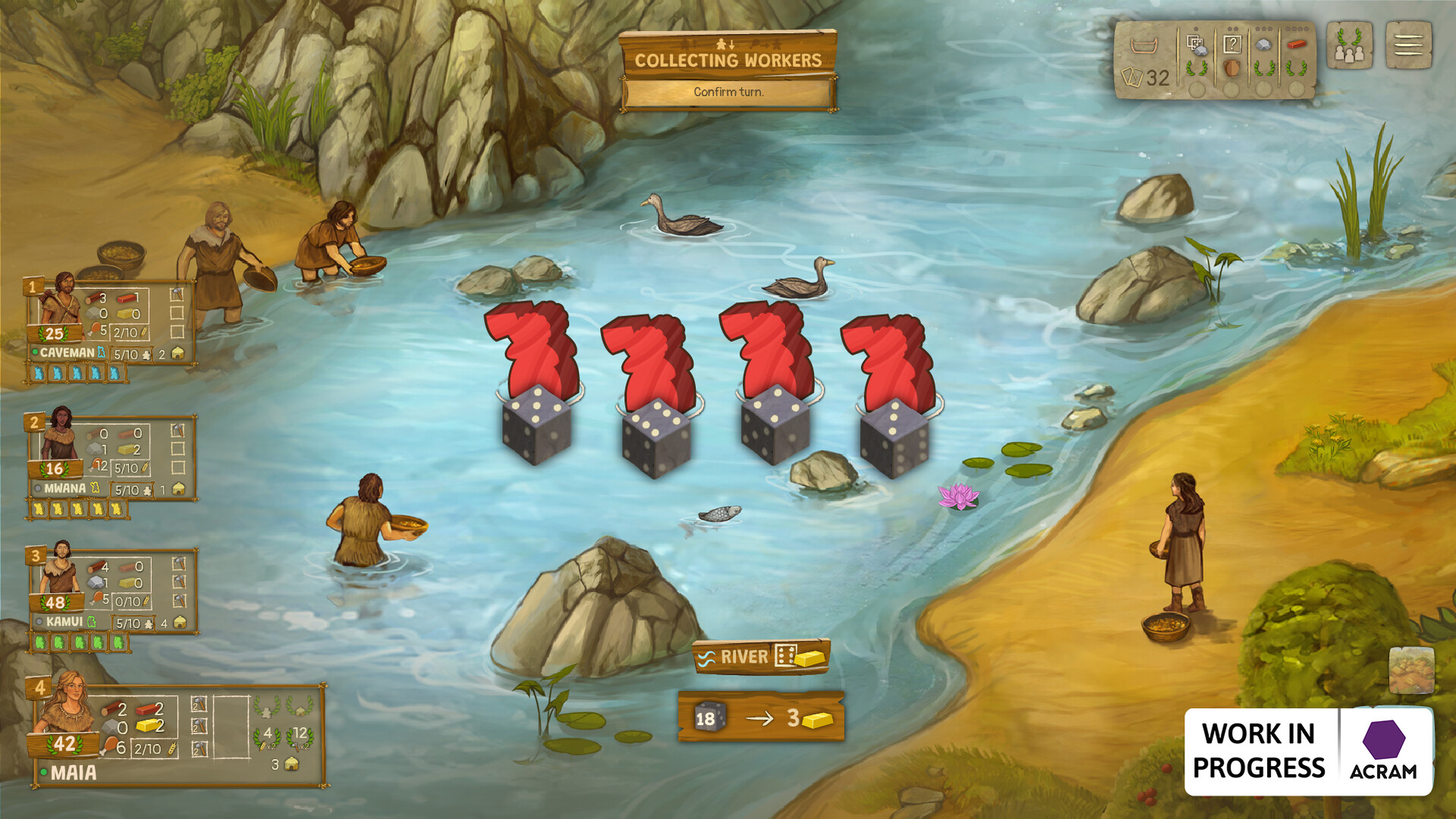Select the adze tool icon on KAMUI's panel
Image resolution: width=1456 pixels, height=819 pixels.
click(x=179, y=564)
